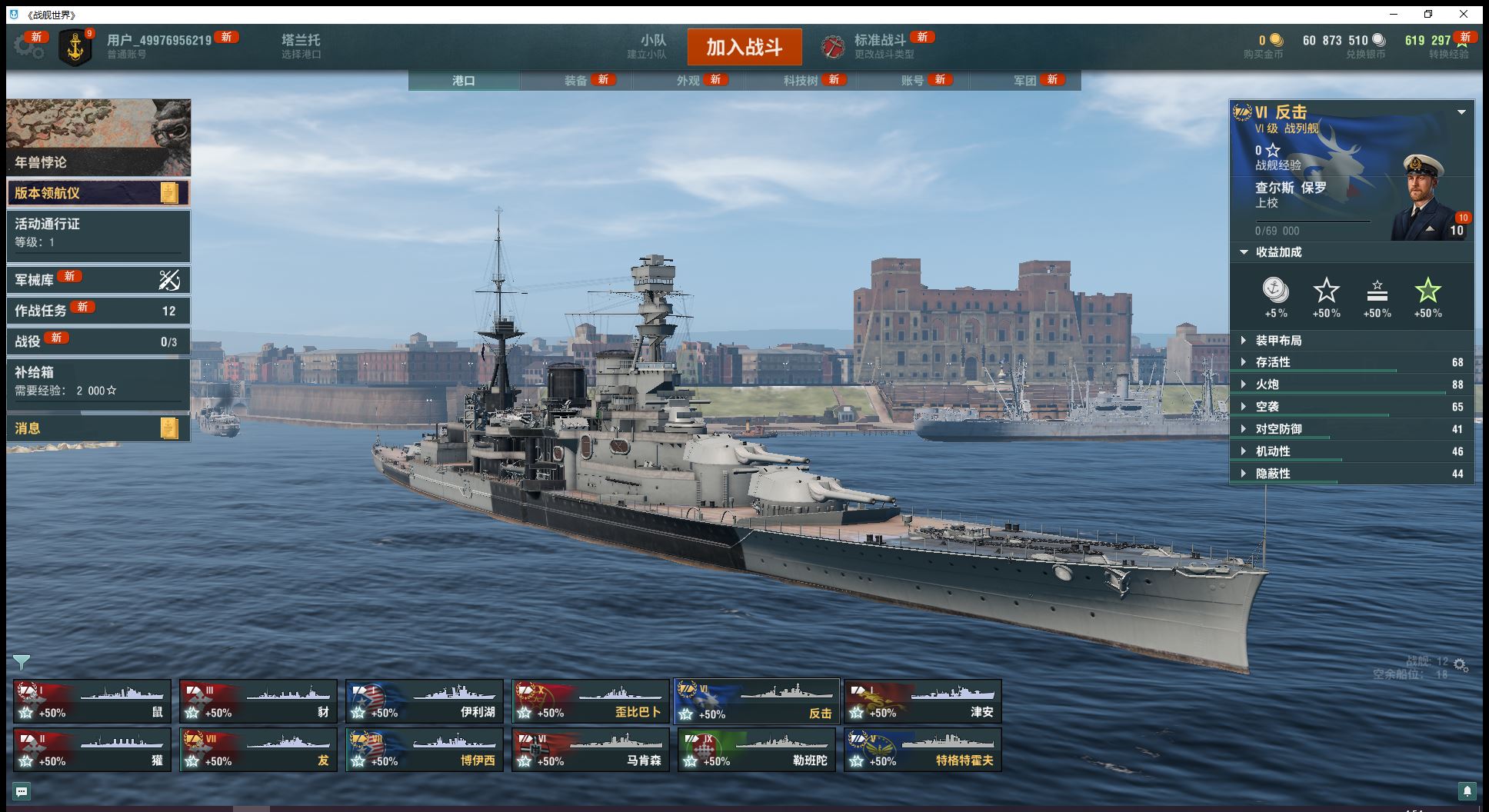Click the 加入战斗 battle button
The width and height of the screenshot is (1489, 812).
pos(744,47)
